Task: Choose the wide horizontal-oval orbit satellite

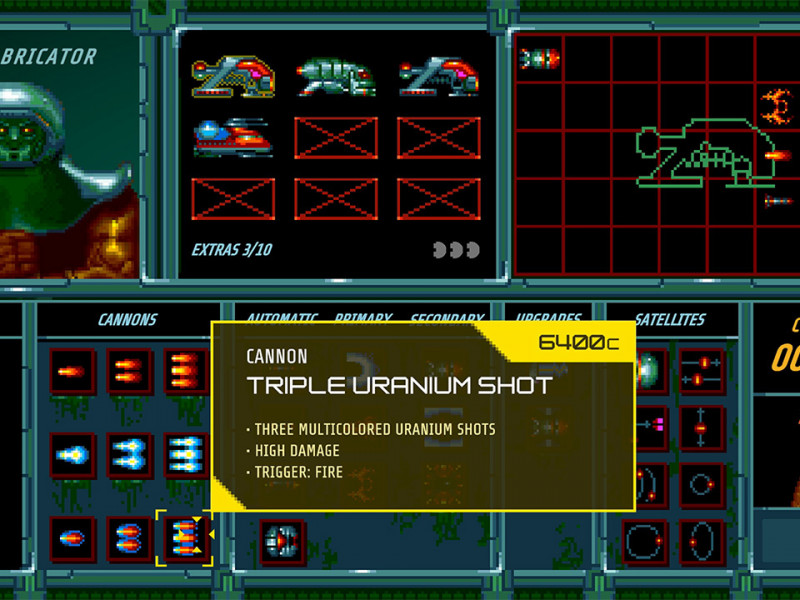Action: (645, 542)
